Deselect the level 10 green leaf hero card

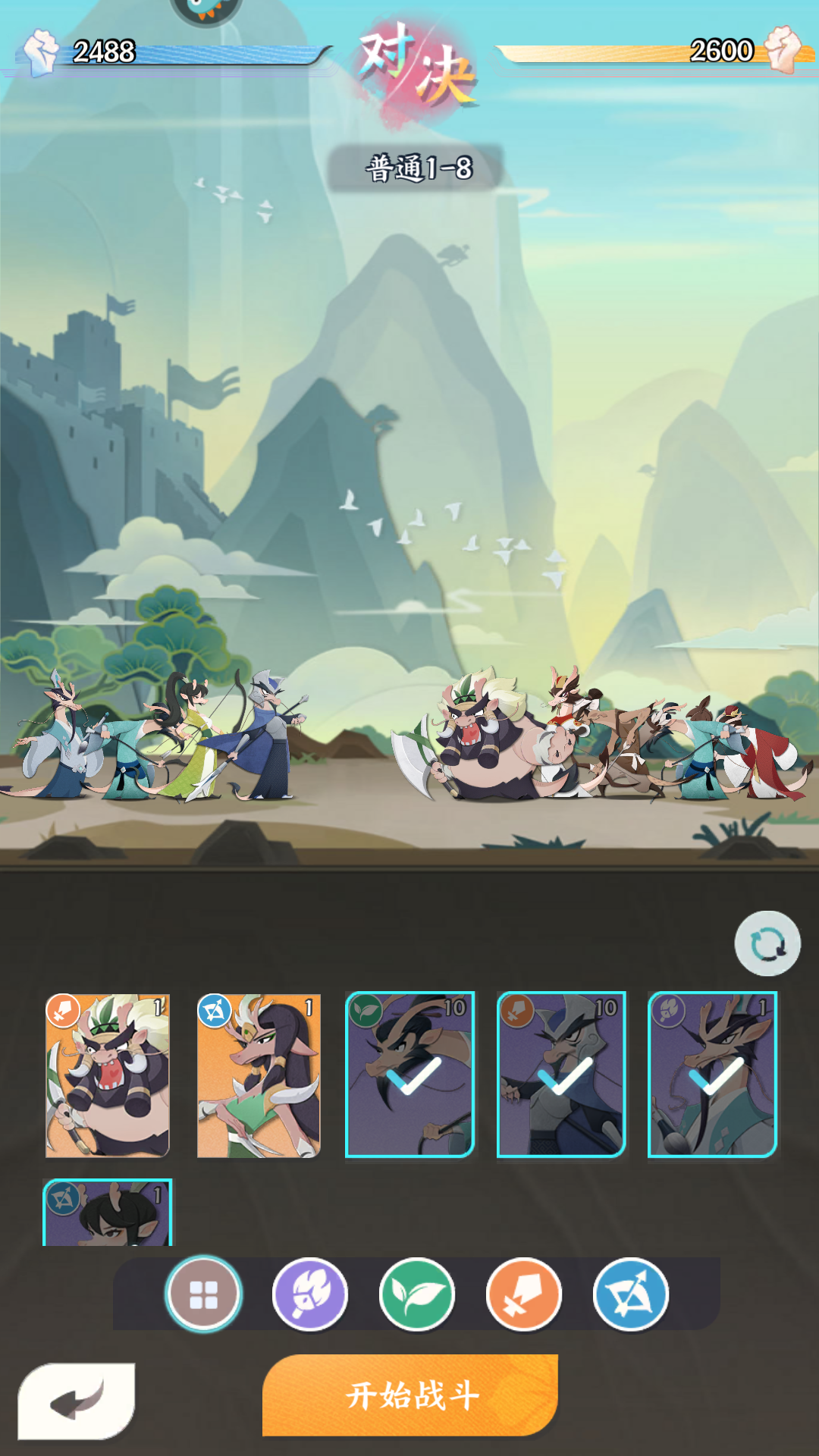point(410,1075)
